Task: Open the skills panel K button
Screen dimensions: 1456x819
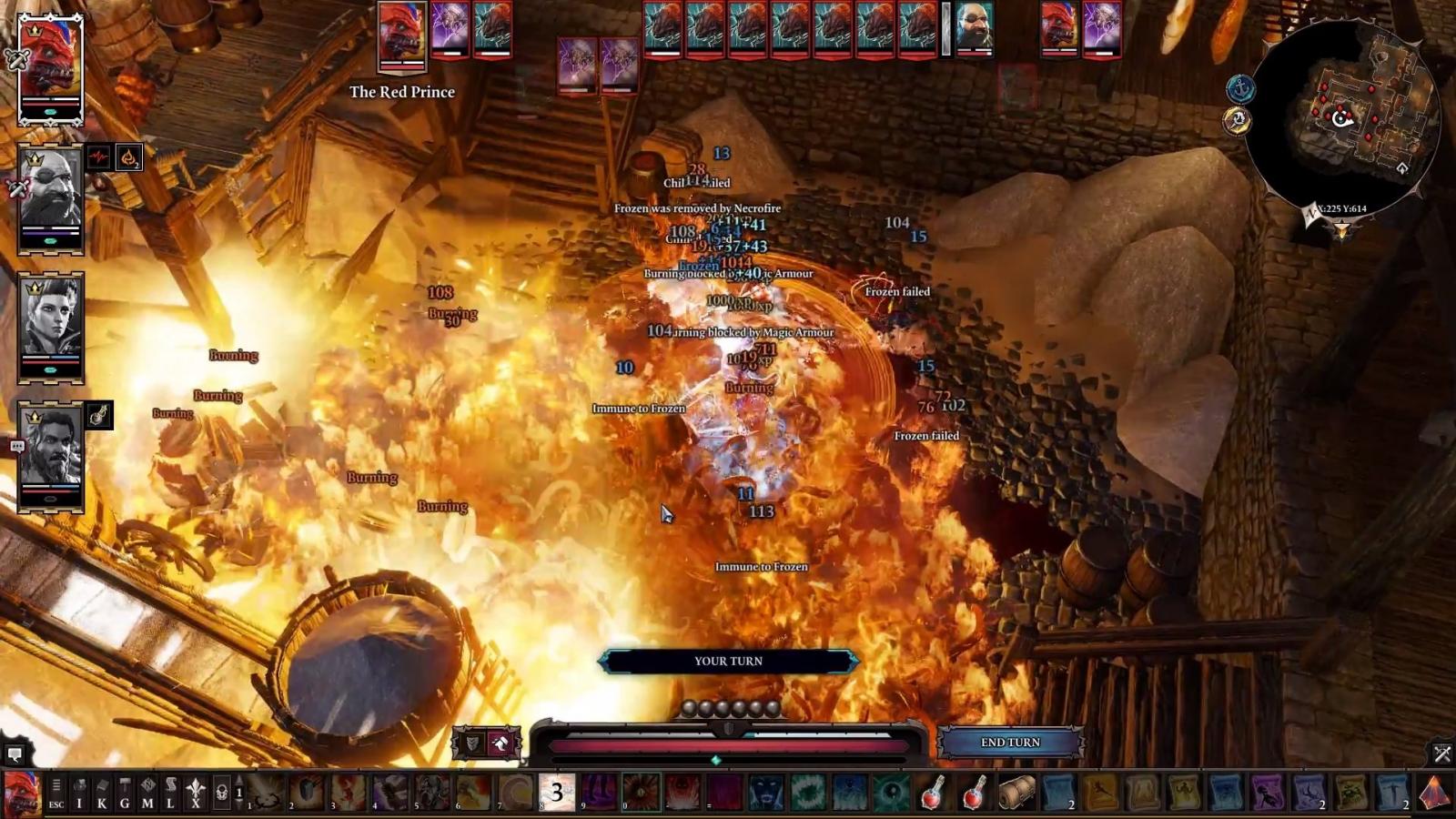Action: [x=102, y=794]
